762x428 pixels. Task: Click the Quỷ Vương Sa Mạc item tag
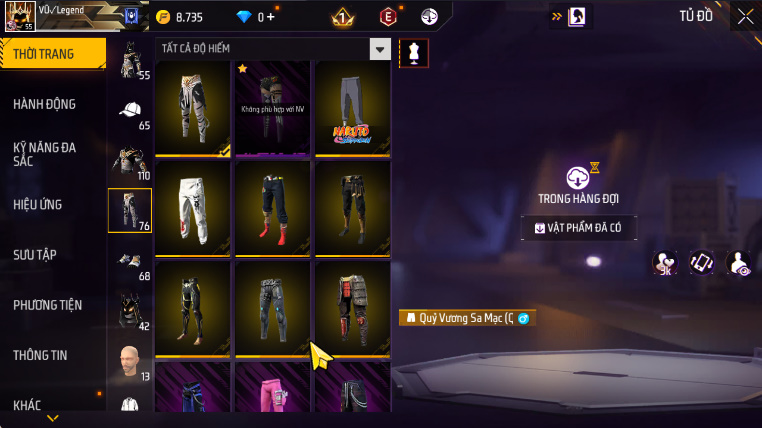466,318
